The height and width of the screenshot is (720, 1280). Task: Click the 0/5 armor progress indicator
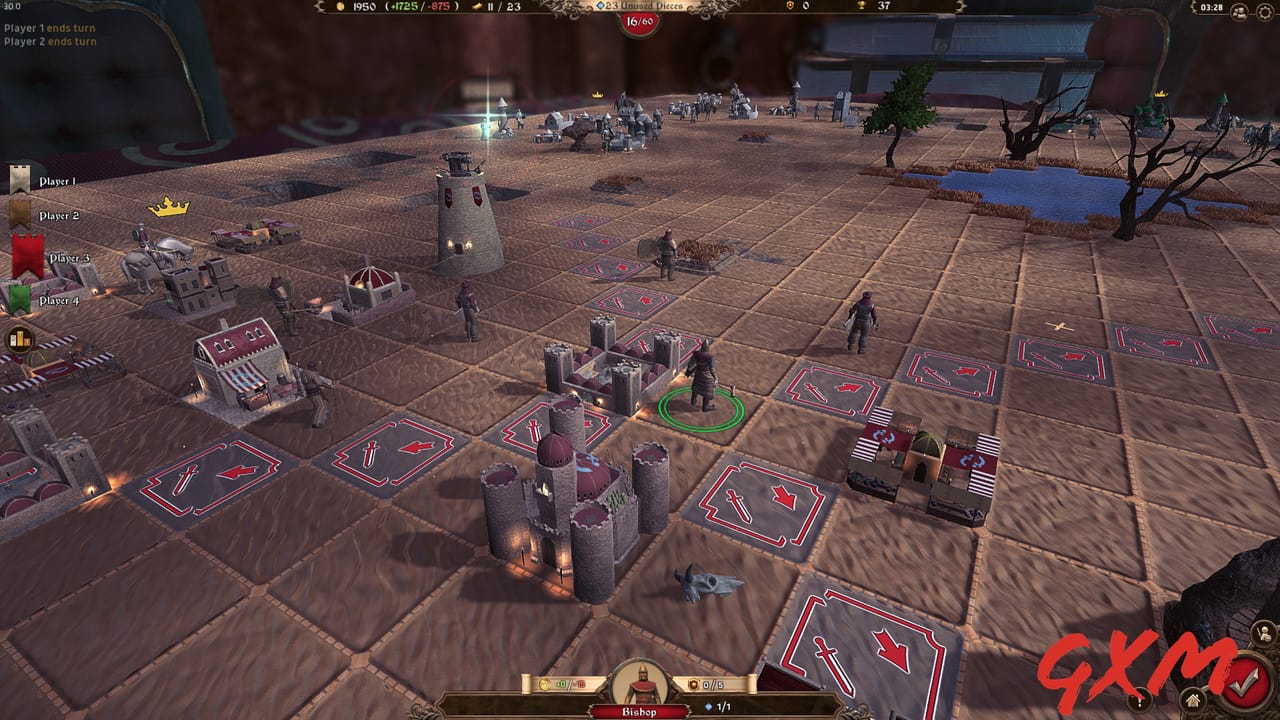[713, 684]
